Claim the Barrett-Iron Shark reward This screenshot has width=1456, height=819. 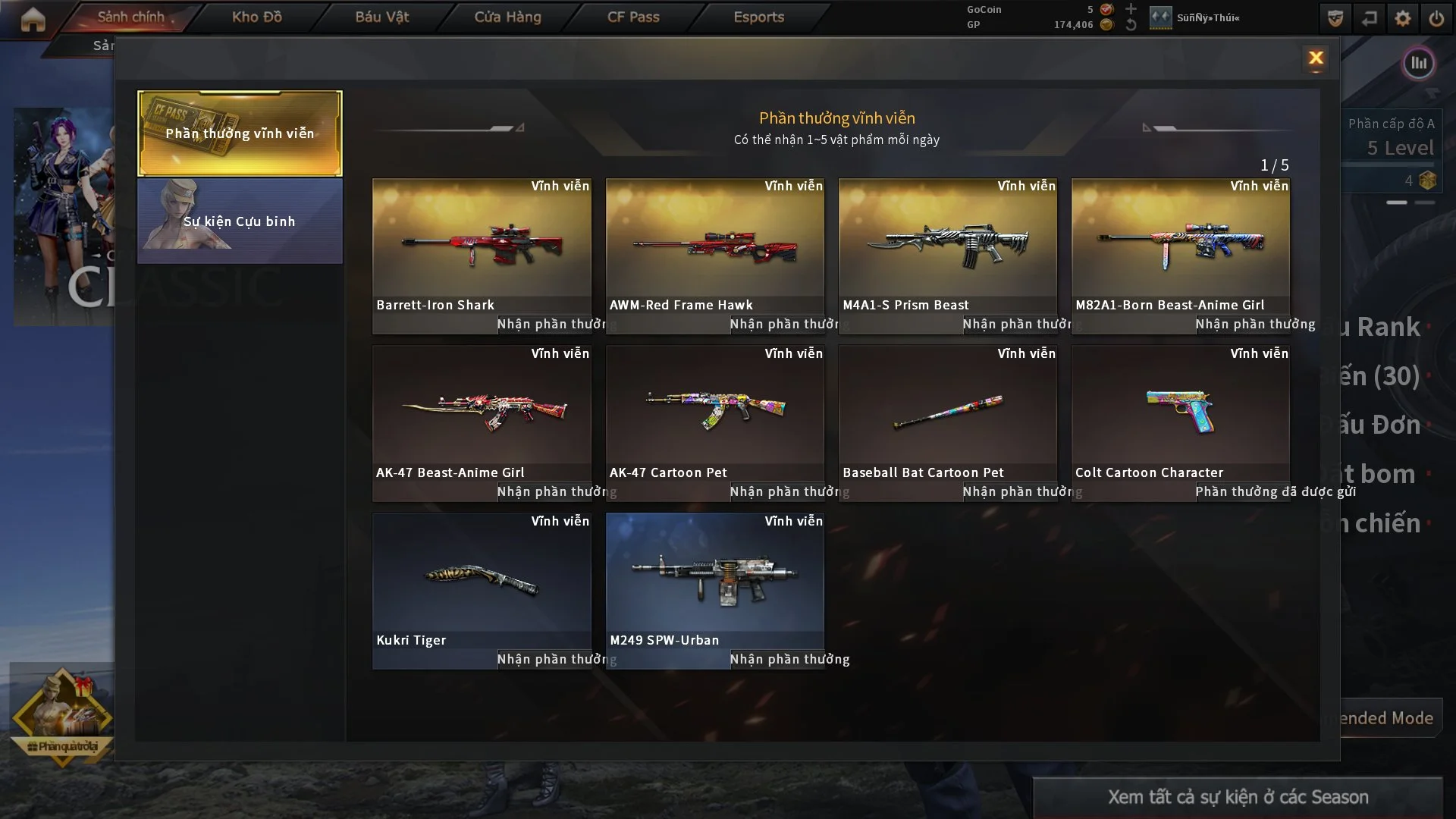tap(551, 325)
